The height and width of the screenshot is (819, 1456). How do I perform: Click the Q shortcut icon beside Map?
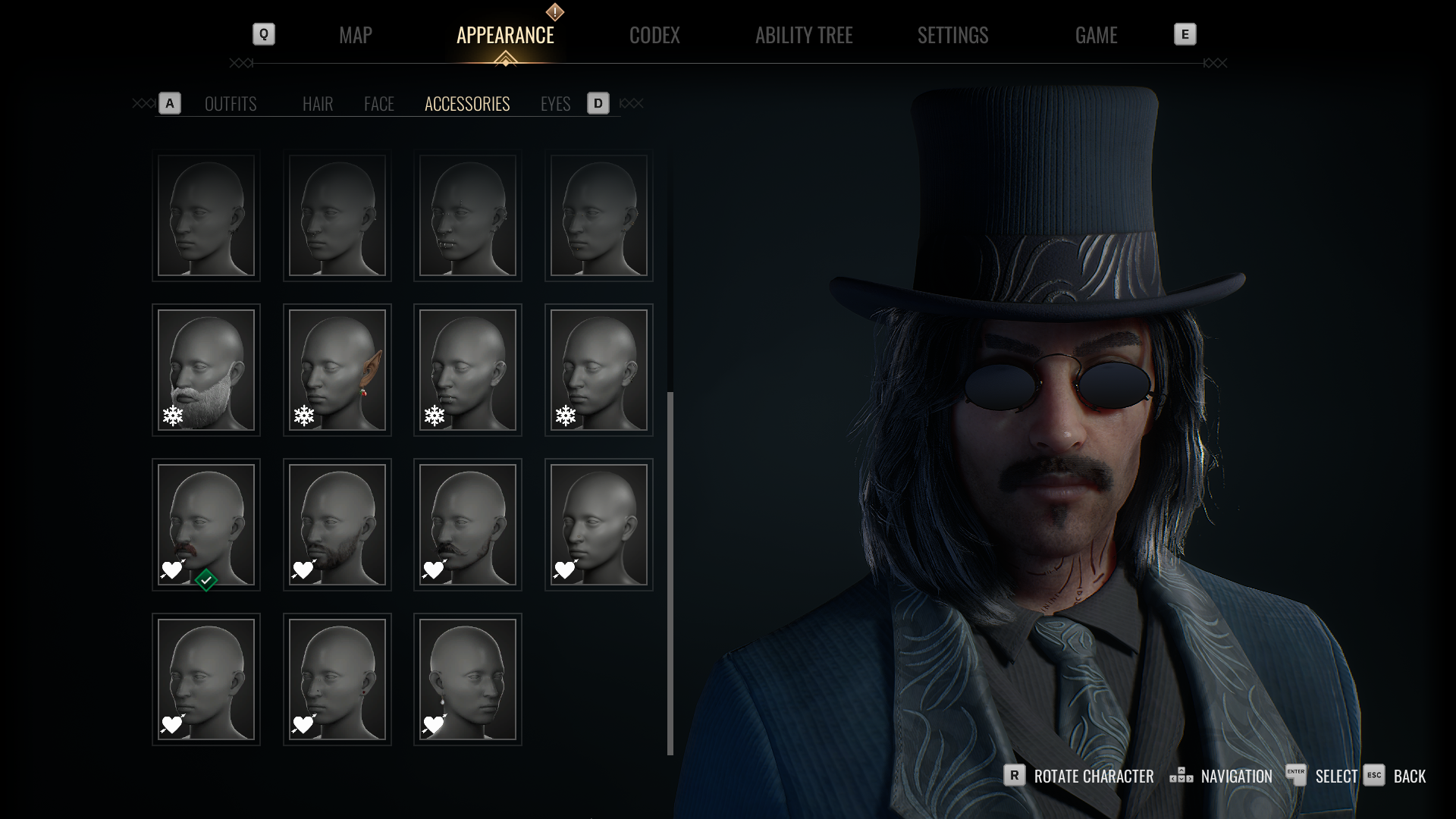coord(264,34)
